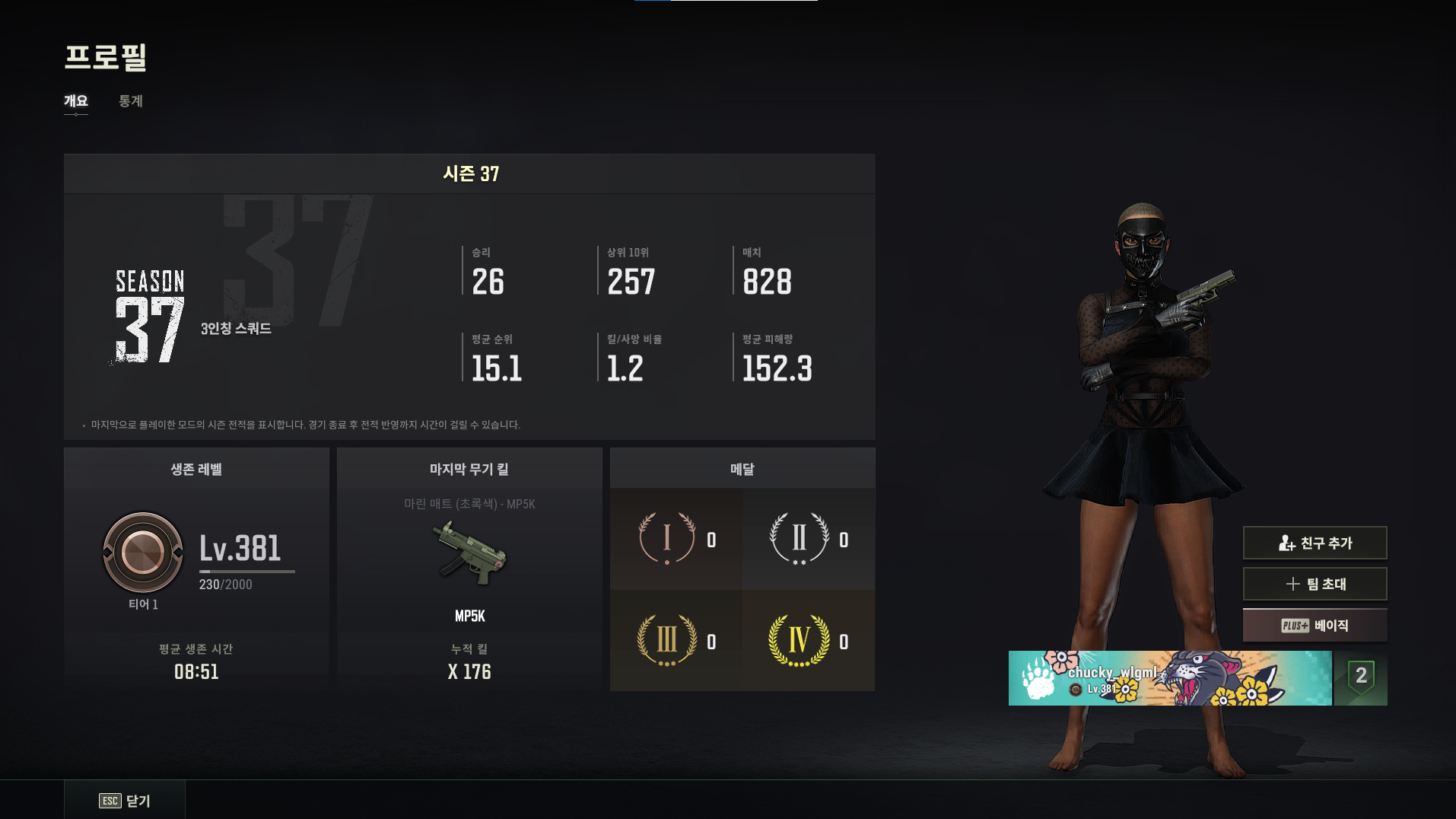Choose the medal I laurel icon

point(667,538)
